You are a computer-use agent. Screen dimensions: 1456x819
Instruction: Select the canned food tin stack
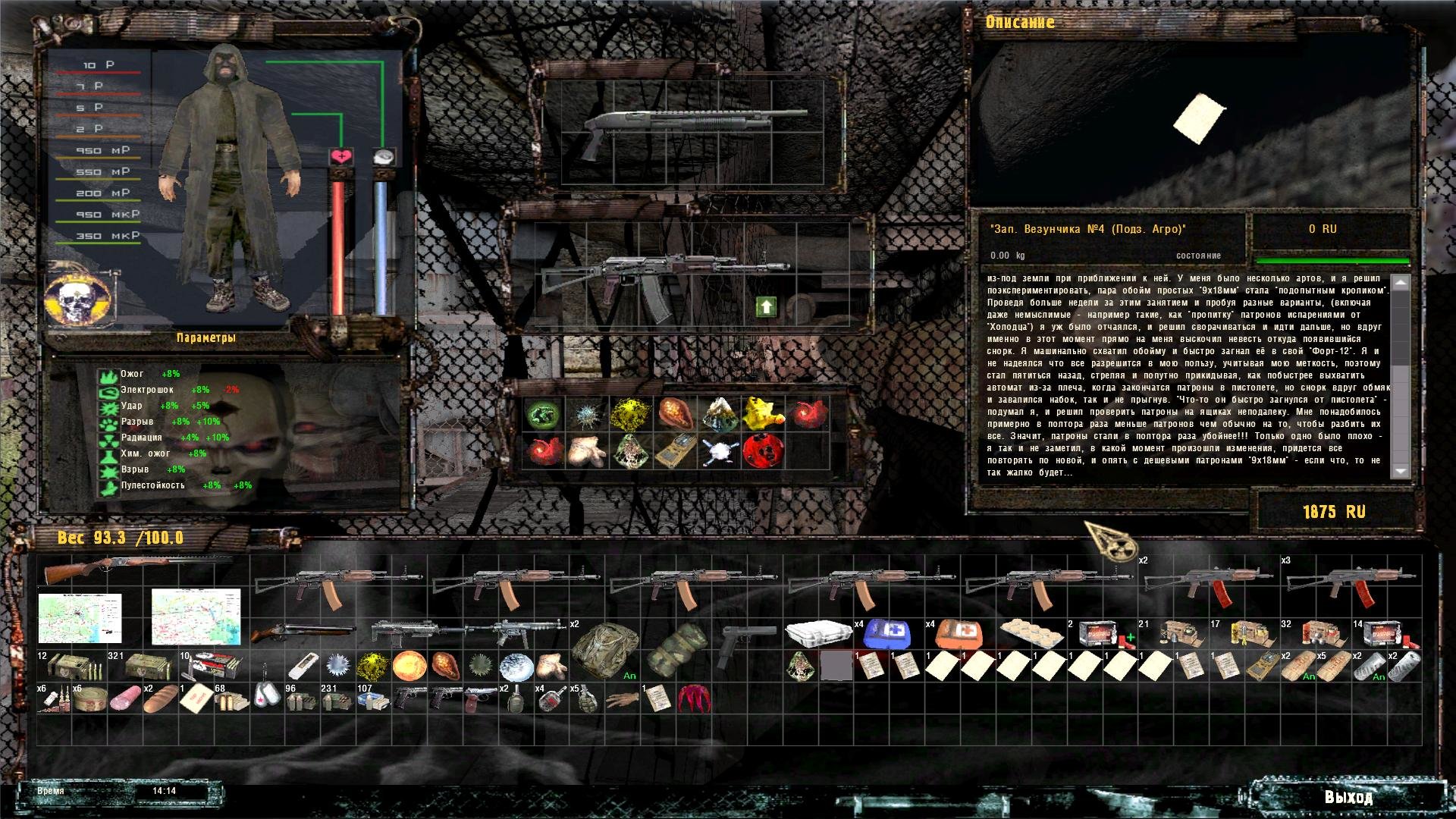click(88, 700)
